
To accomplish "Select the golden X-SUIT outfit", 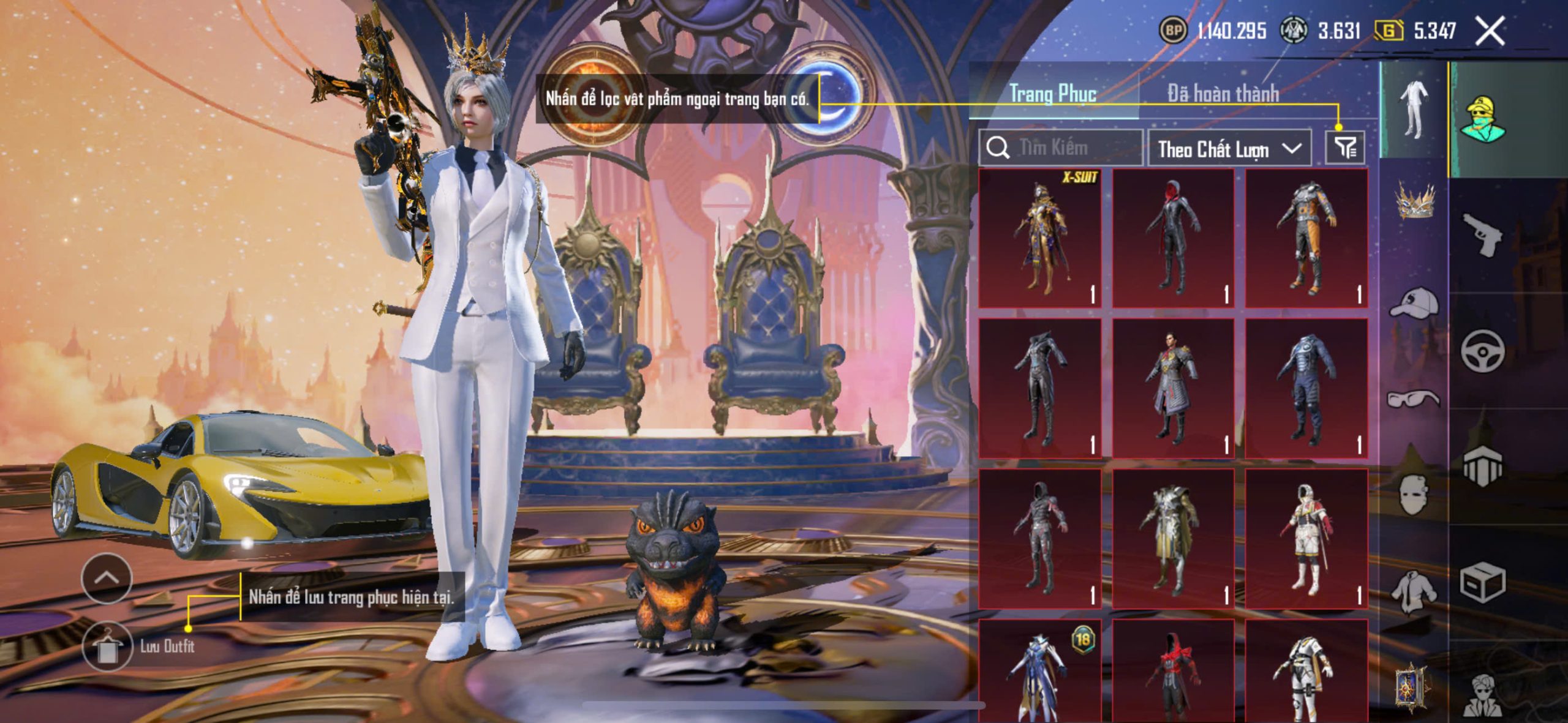I will (x=1040, y=239).
